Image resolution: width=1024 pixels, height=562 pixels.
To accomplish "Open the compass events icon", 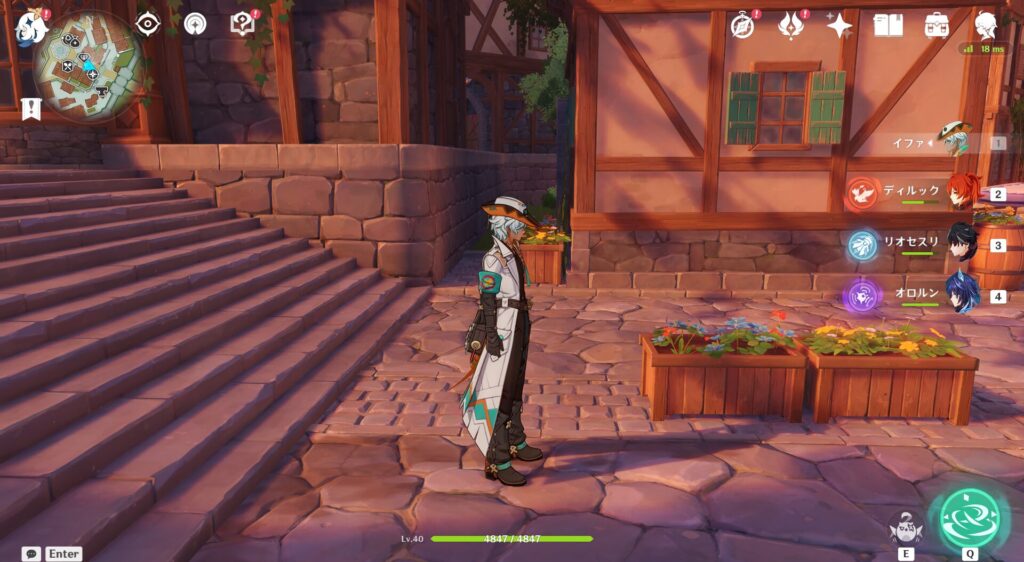I will [742, 25].
